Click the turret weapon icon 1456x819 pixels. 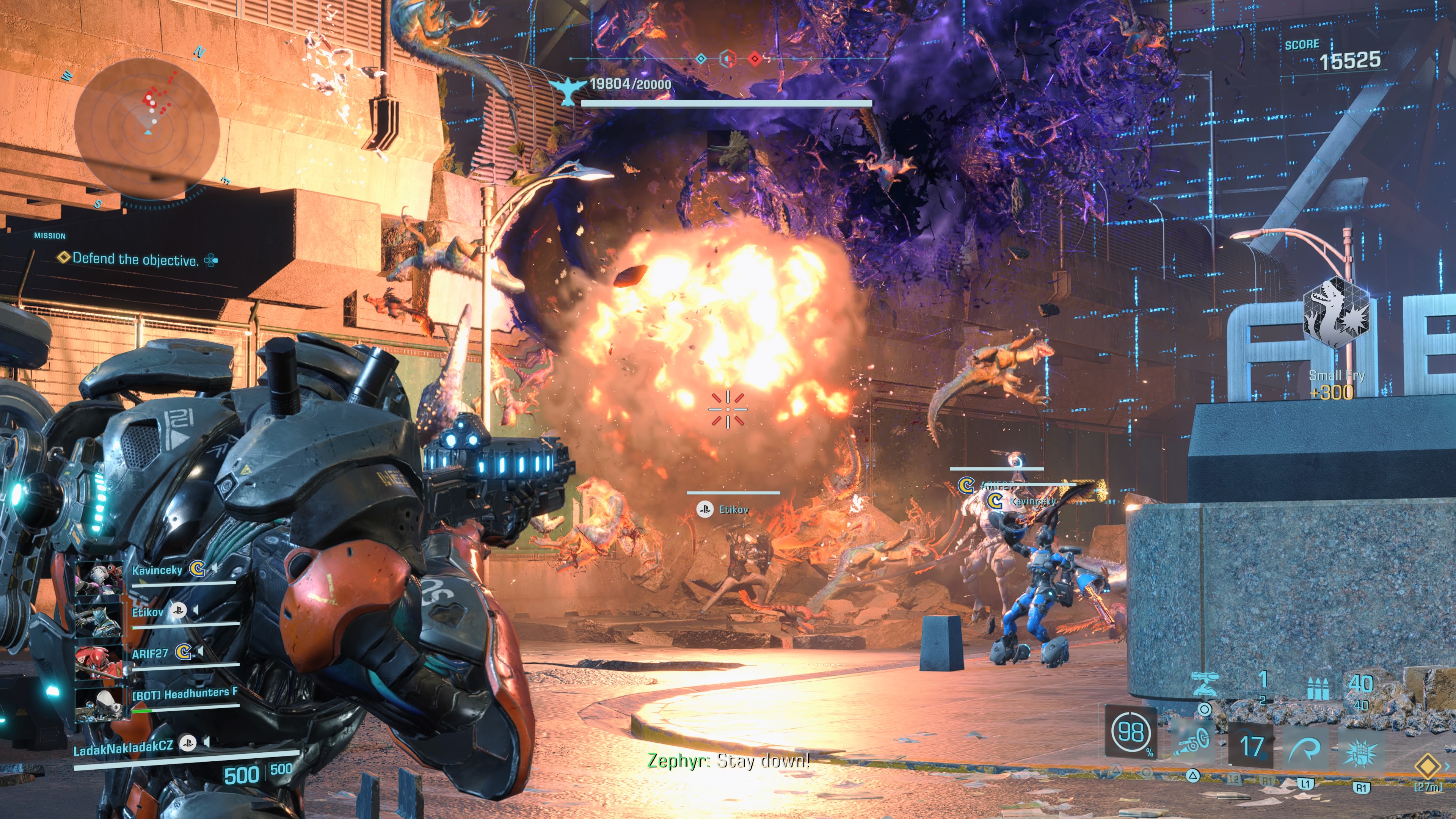pos(1205,684)
